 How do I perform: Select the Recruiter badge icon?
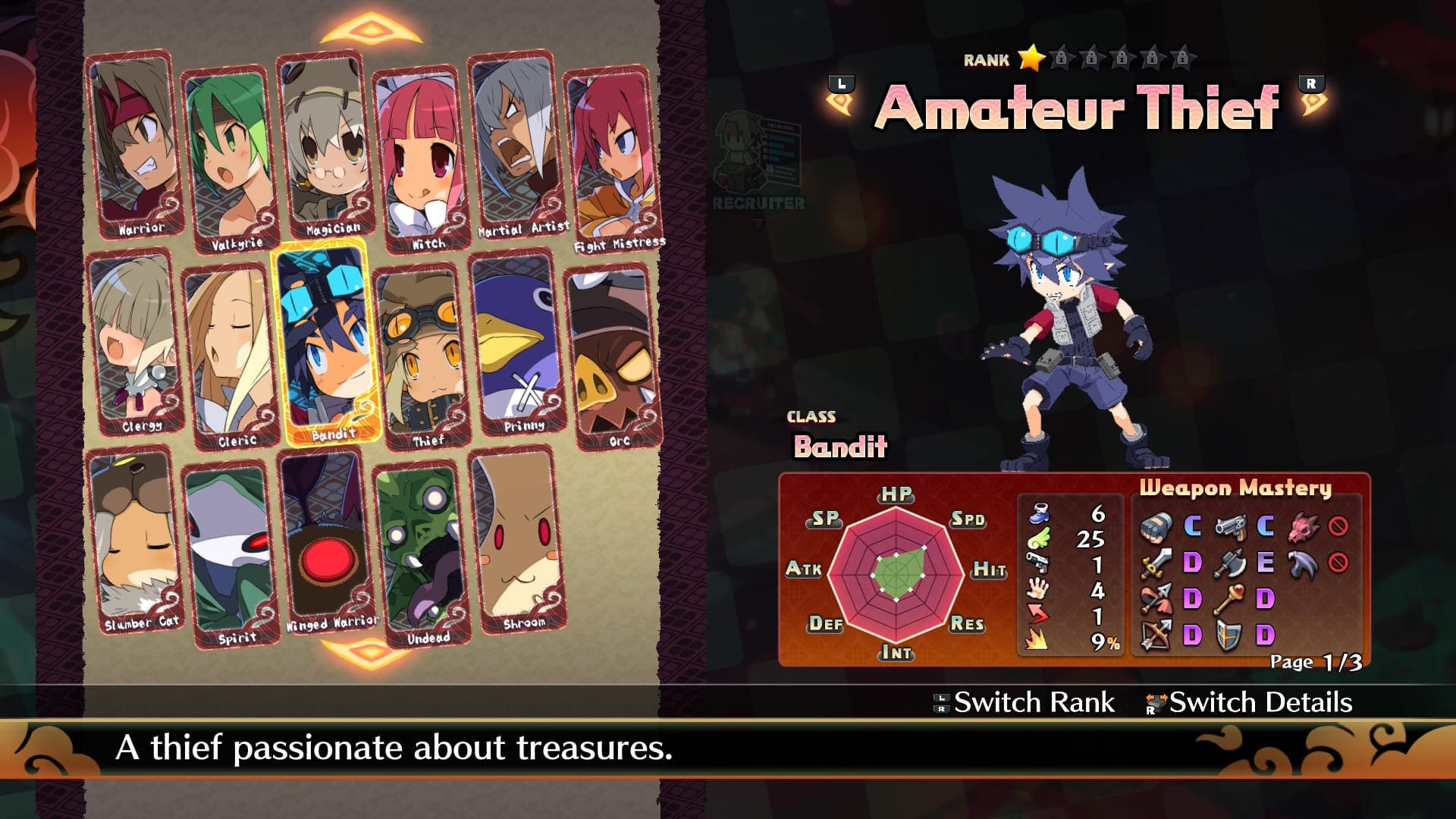(758, 155)
